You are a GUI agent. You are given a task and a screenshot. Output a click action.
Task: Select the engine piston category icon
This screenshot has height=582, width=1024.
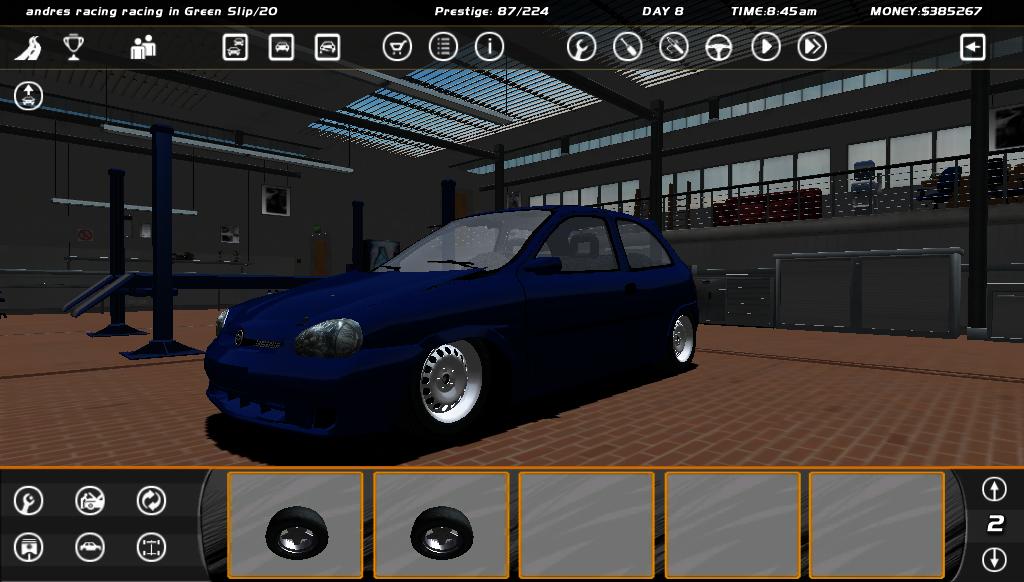(x=29, y=547)
